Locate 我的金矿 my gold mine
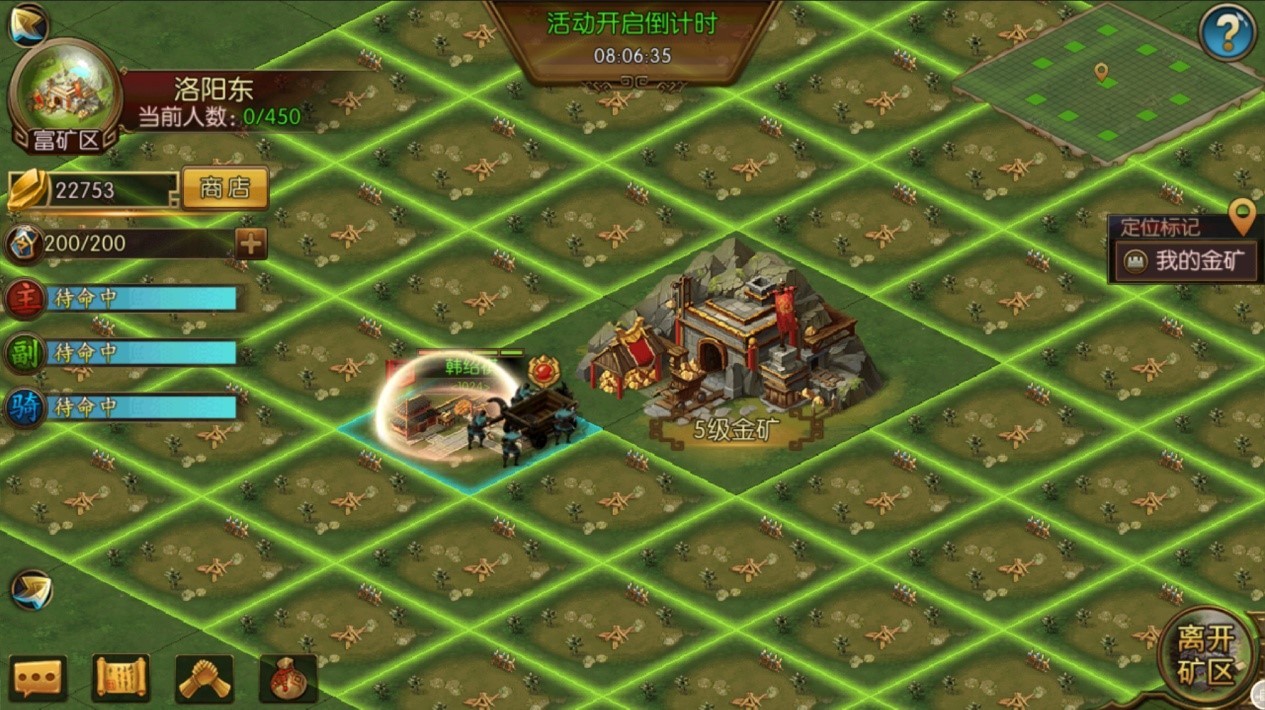The height and width of the screenshot is (710, 1265). click(1187, 262)
